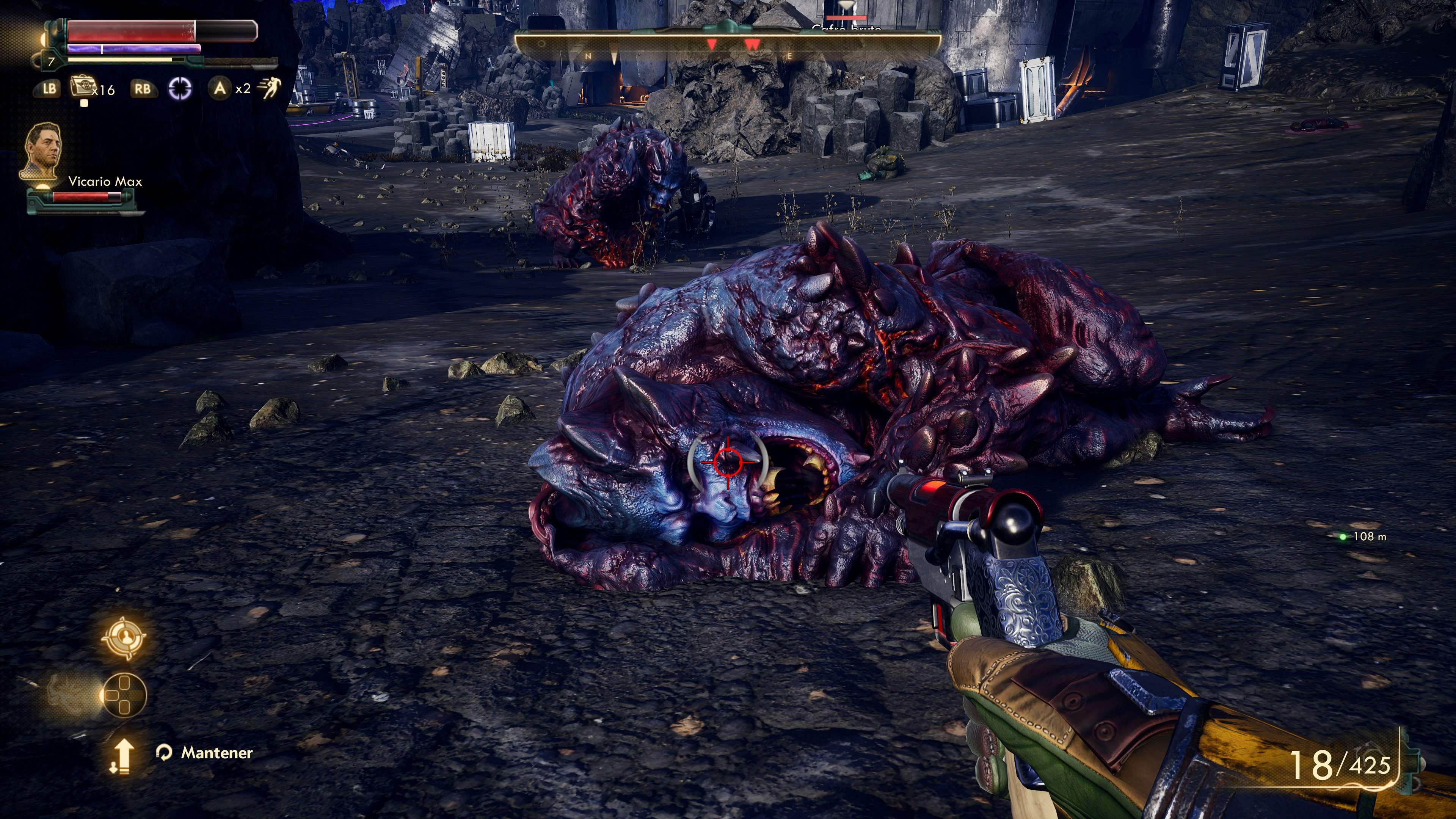
Task: Click the player level 7 badge
Action: [x=52, y=61]
